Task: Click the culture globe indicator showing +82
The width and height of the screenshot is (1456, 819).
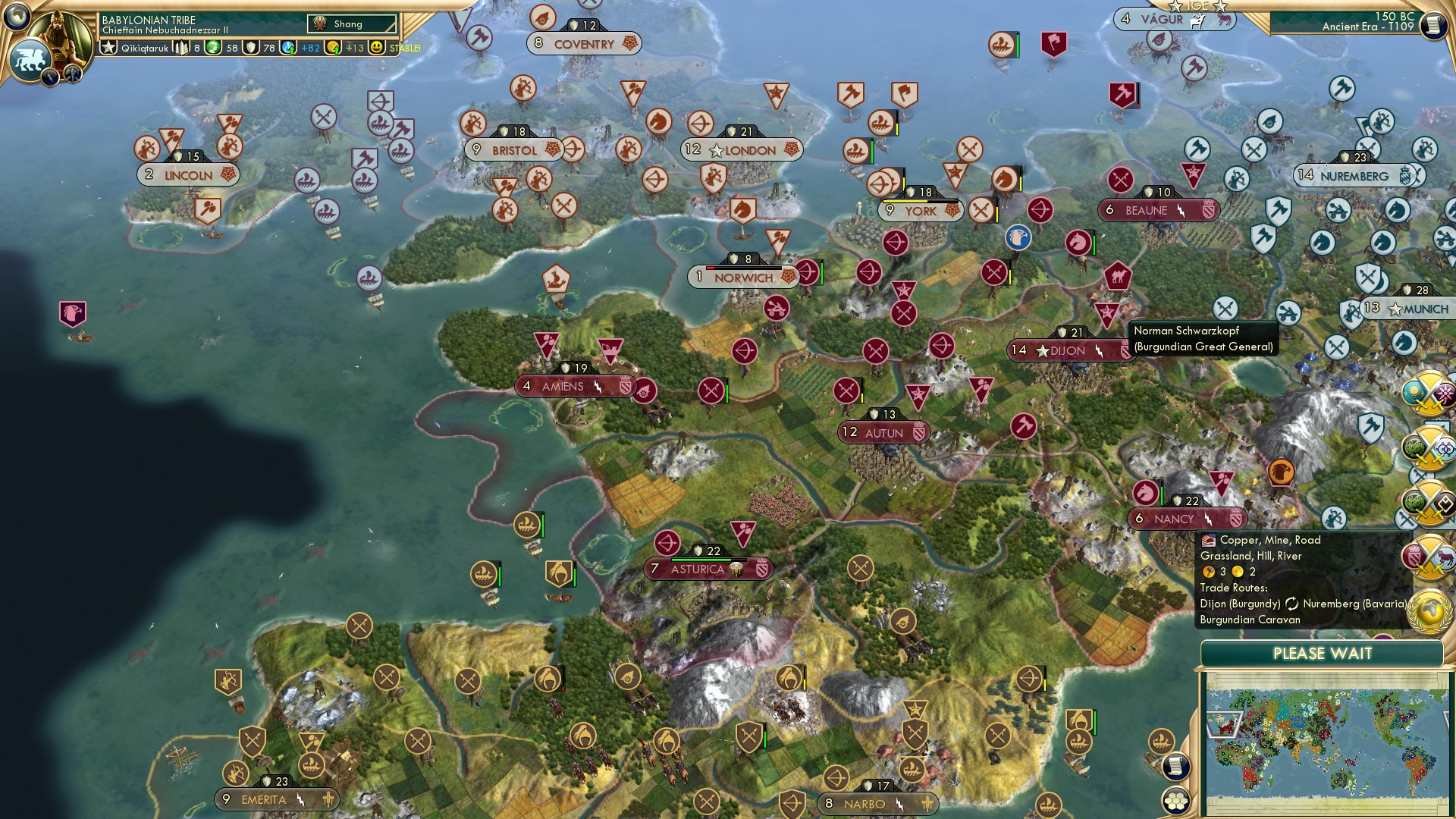Action: point(289,48)
